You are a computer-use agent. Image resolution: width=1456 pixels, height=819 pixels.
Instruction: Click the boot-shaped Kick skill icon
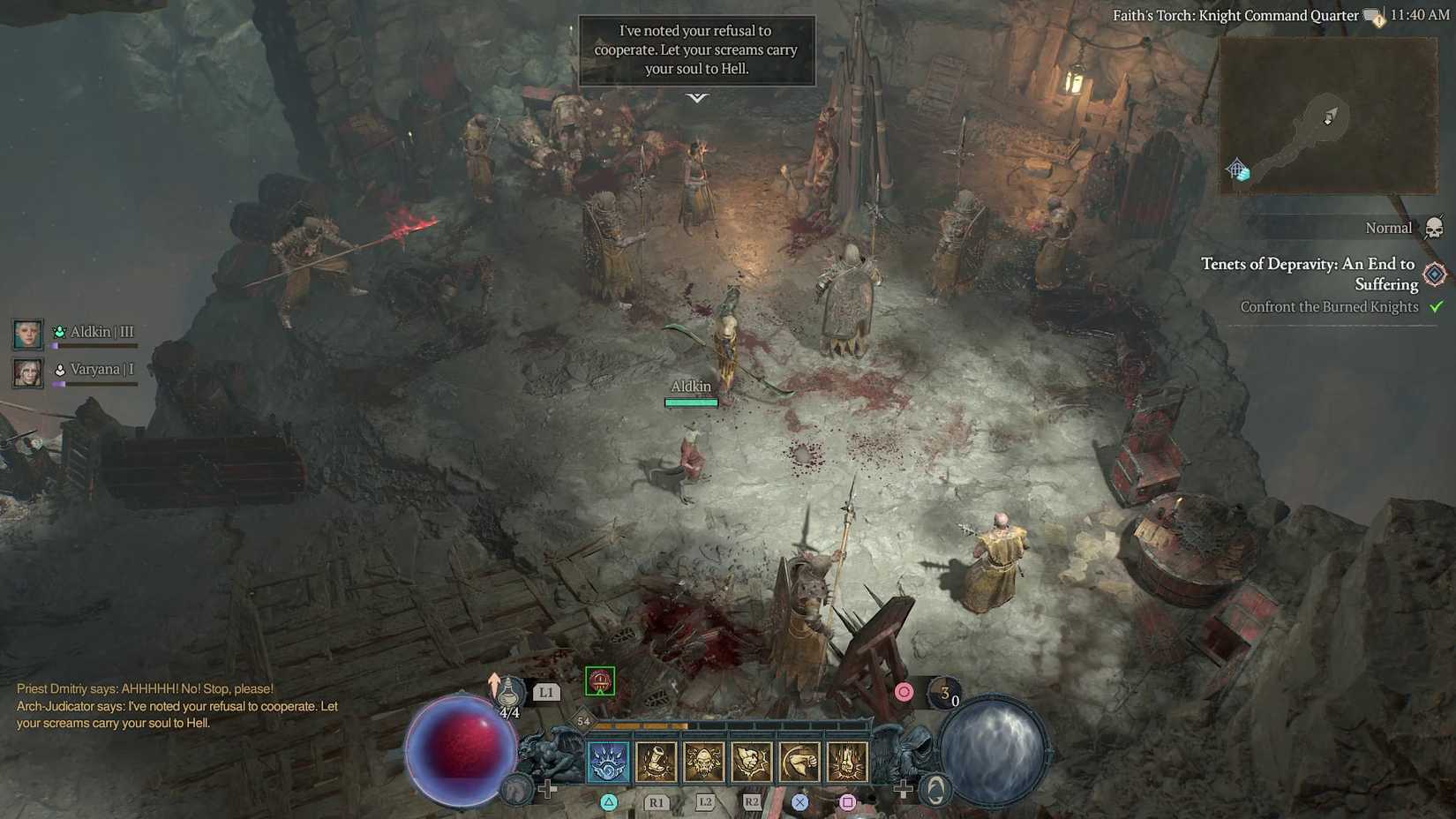[x=658, y=763]
